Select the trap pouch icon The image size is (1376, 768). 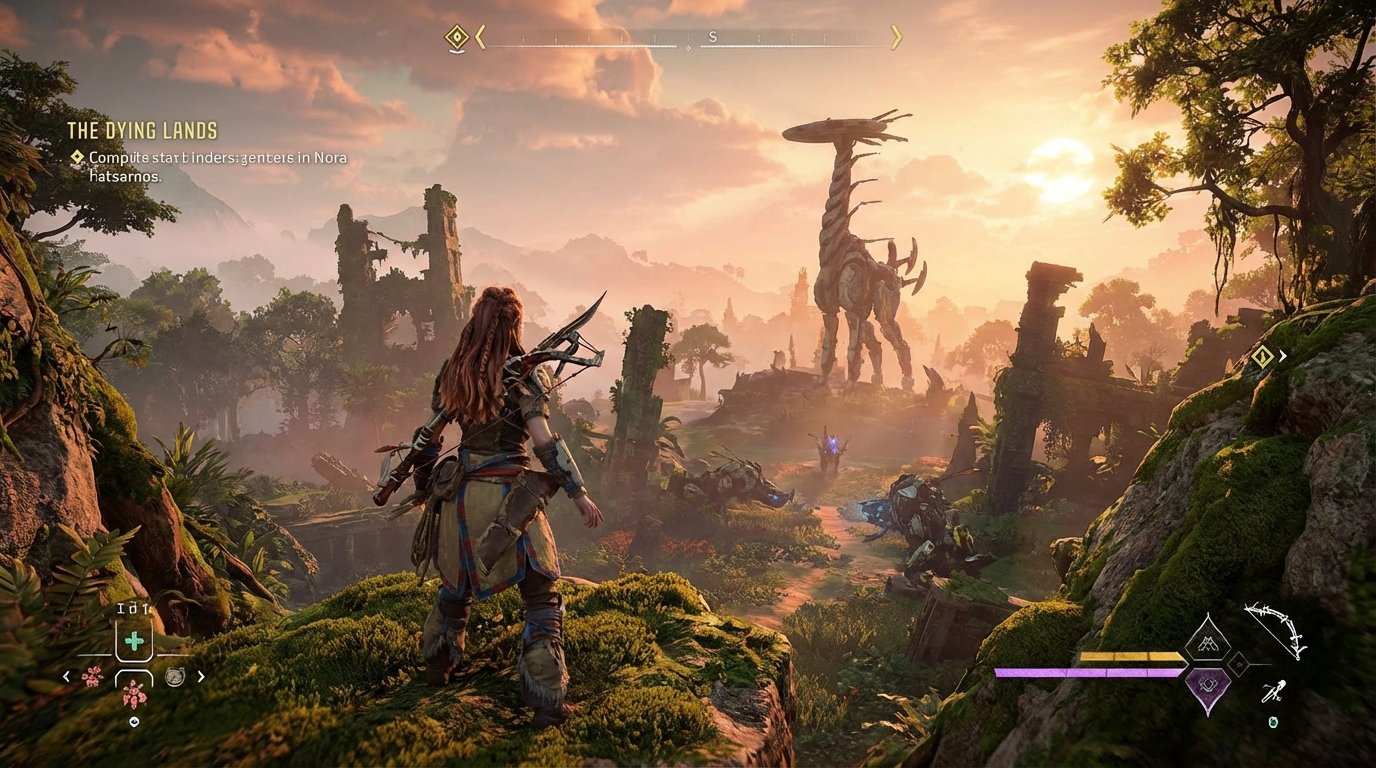(x=175, y=677)
